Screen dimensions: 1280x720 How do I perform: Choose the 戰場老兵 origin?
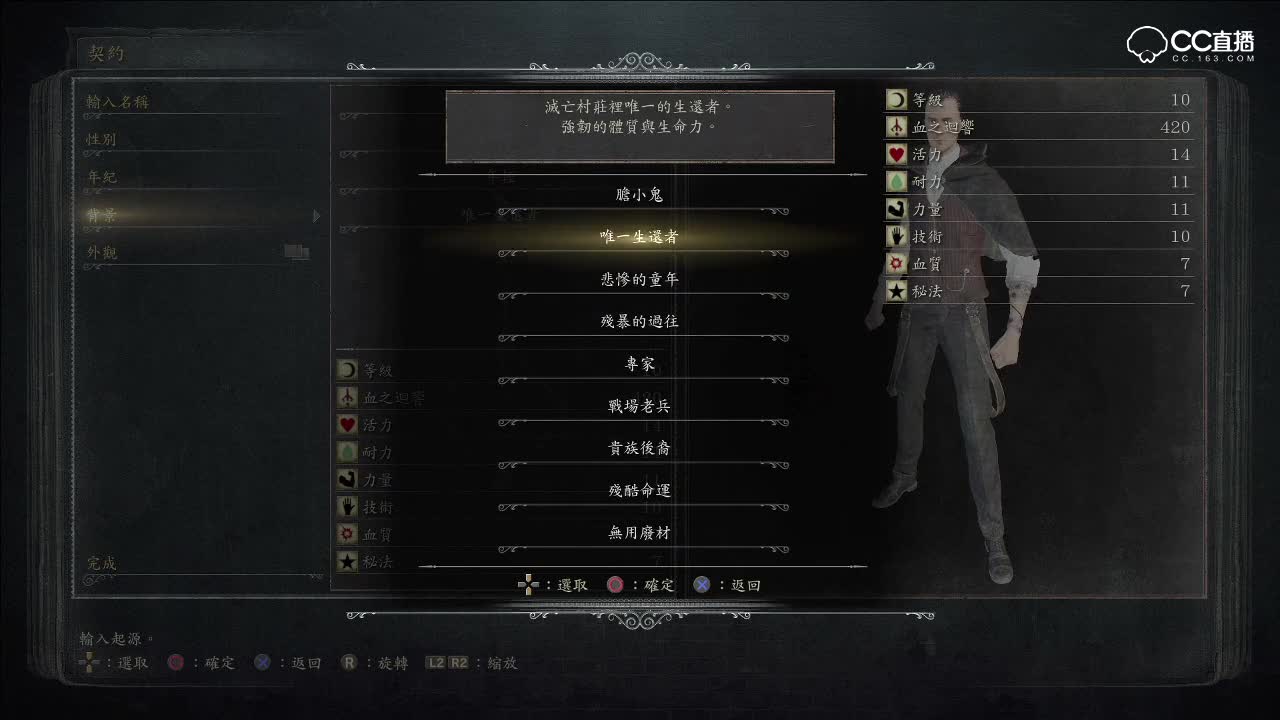[x=639, y=406]
